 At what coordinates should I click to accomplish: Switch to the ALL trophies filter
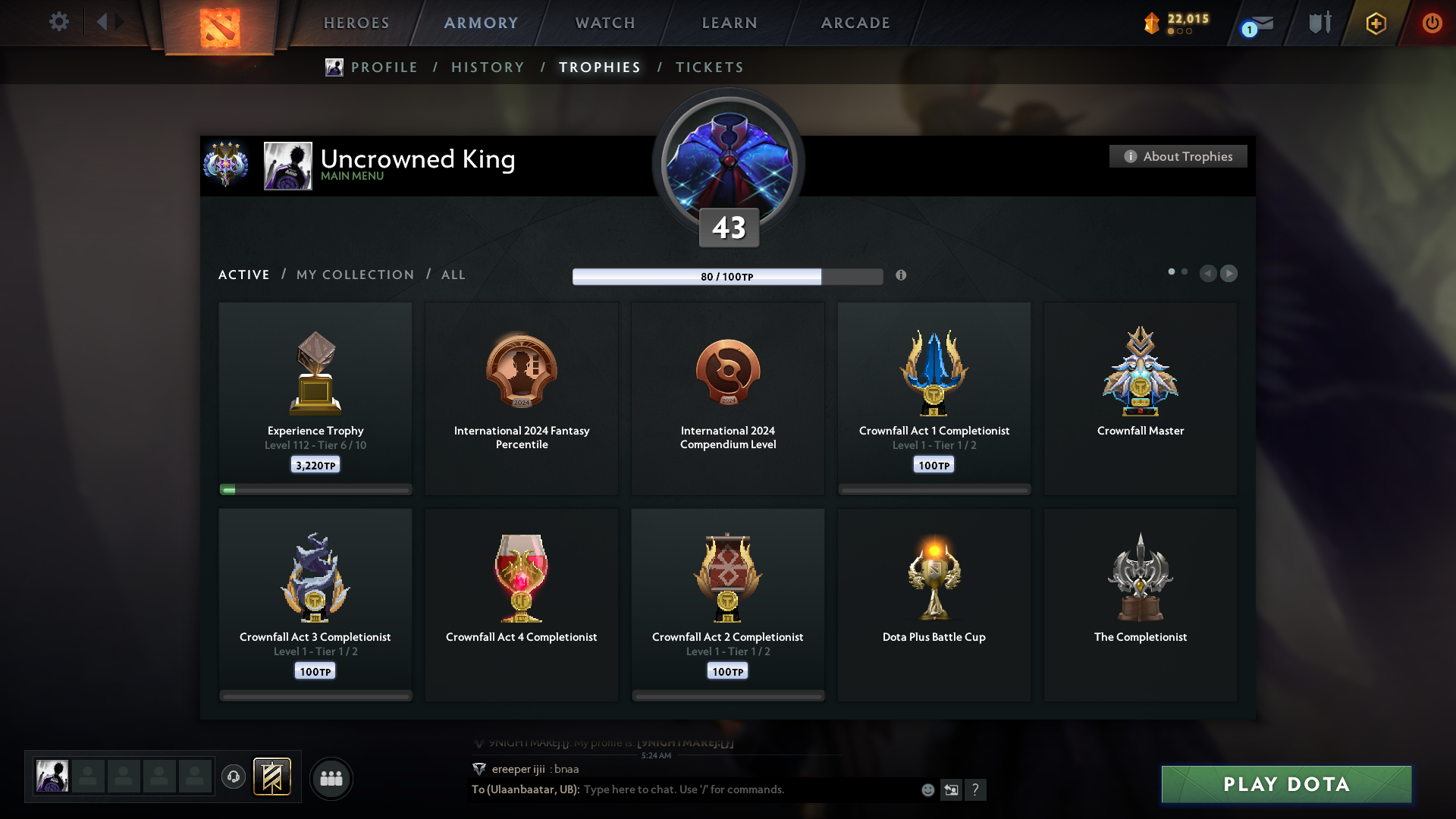point(453,275)
